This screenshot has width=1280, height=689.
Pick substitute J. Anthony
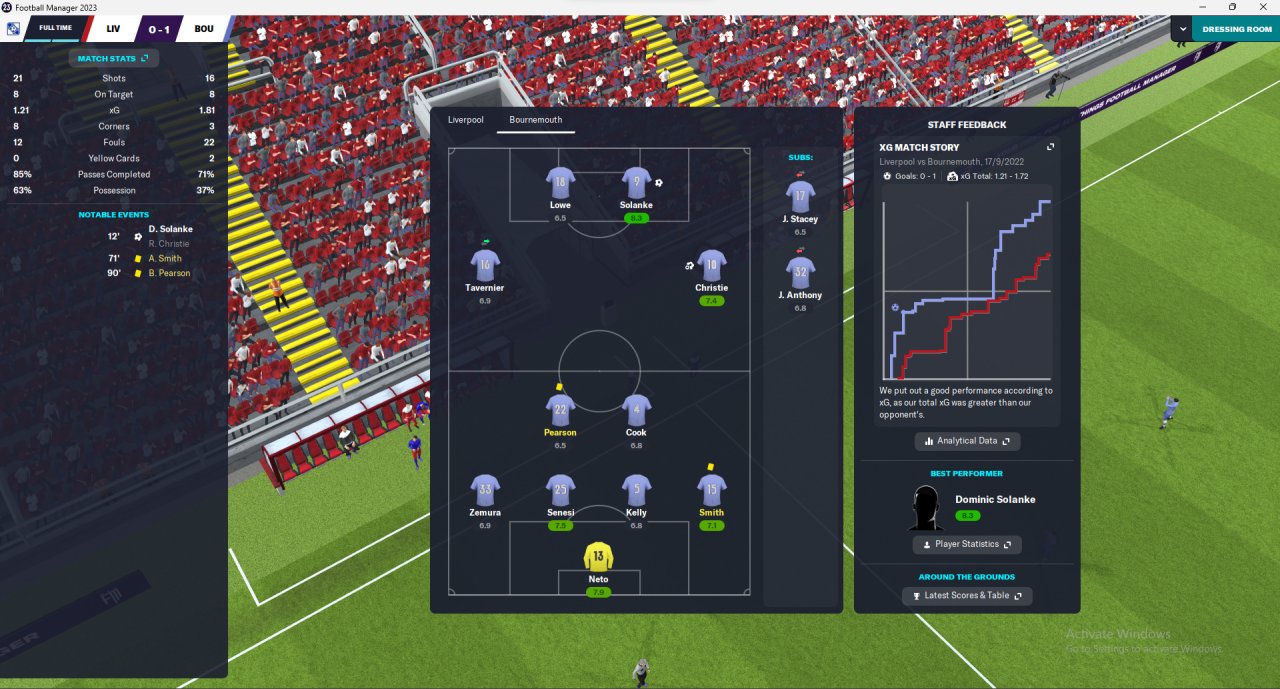(x=800, y=273)
